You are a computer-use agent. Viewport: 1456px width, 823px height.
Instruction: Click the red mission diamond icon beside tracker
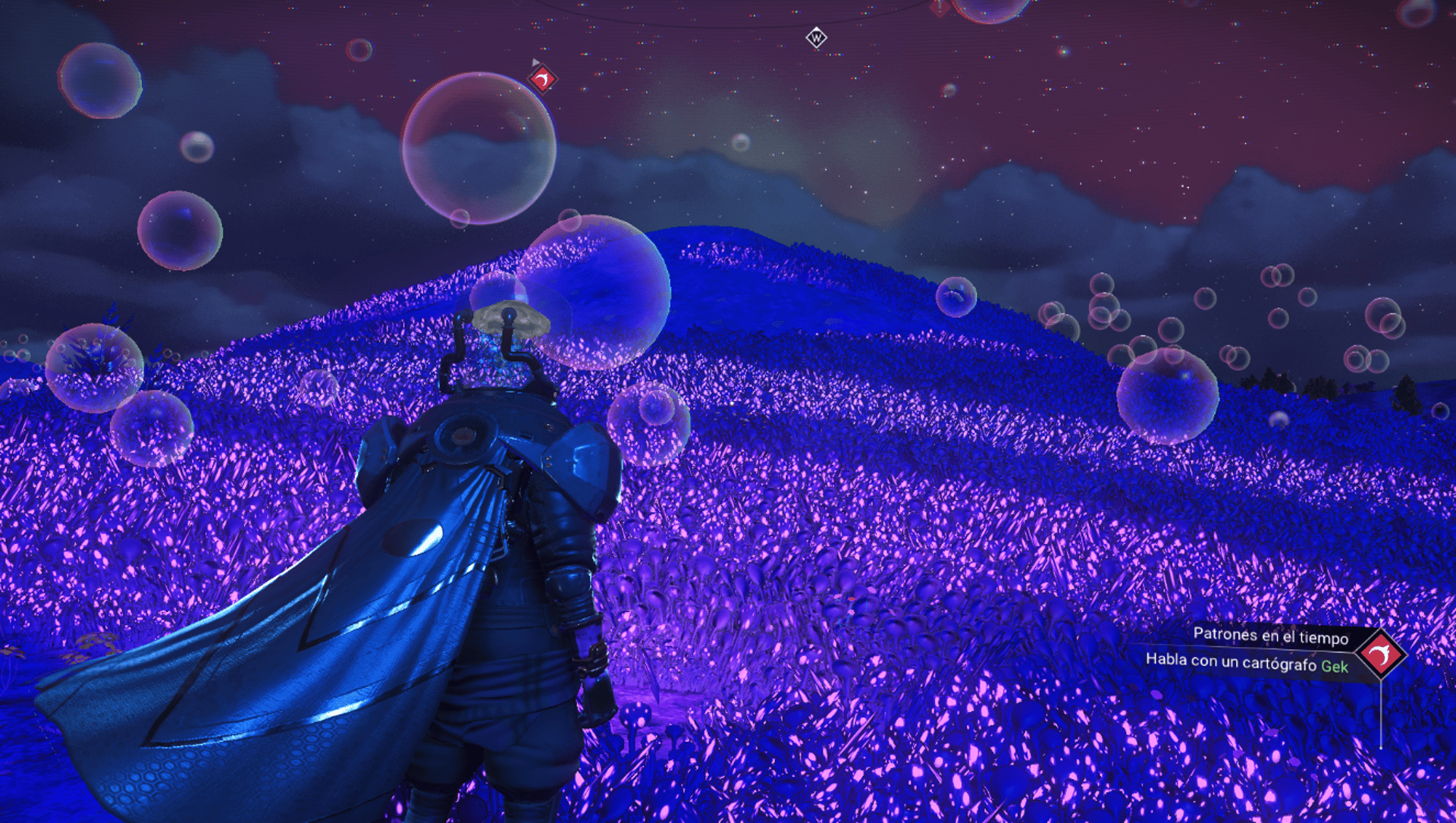click(1381, 655)
